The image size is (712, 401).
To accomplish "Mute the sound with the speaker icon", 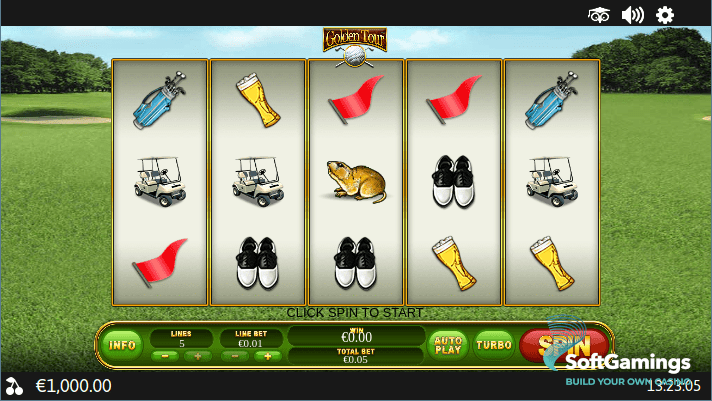I will click(632, 14).
